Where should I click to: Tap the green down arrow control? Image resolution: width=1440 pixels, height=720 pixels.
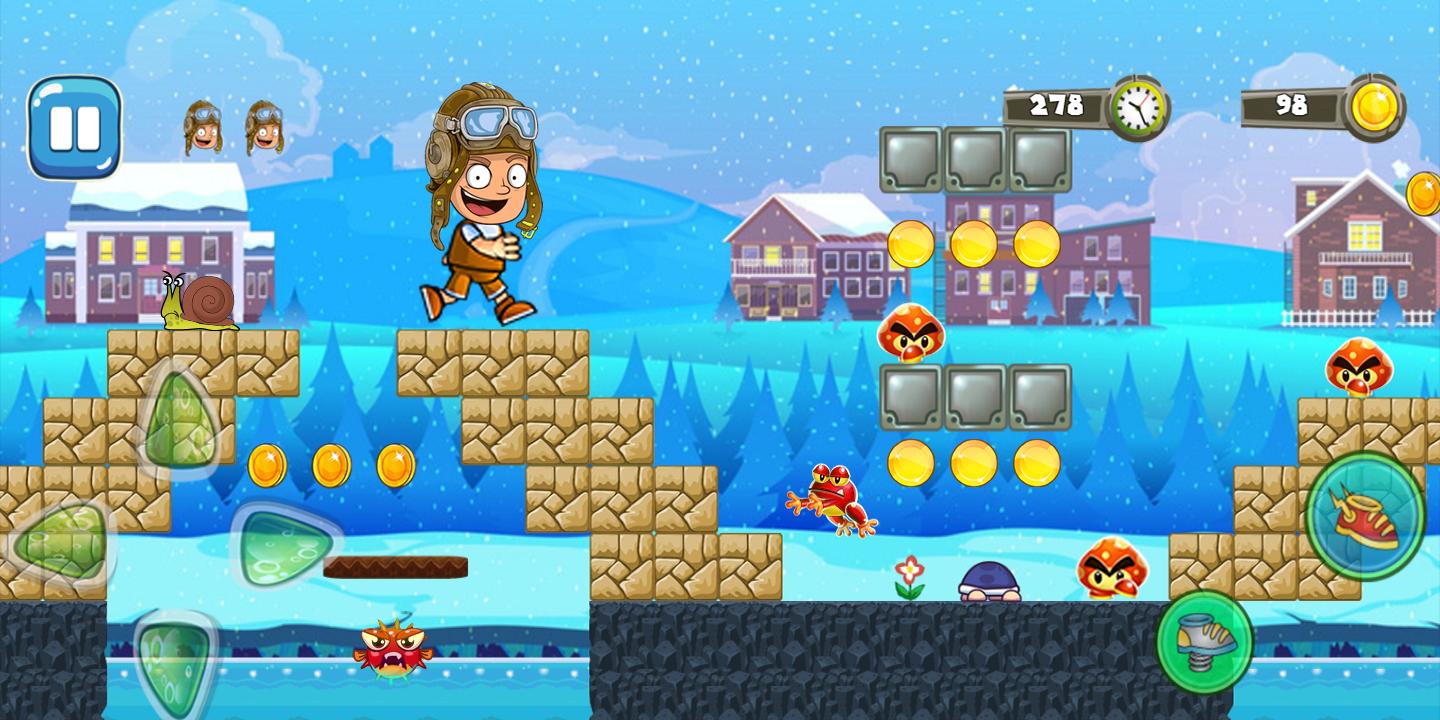175,658
